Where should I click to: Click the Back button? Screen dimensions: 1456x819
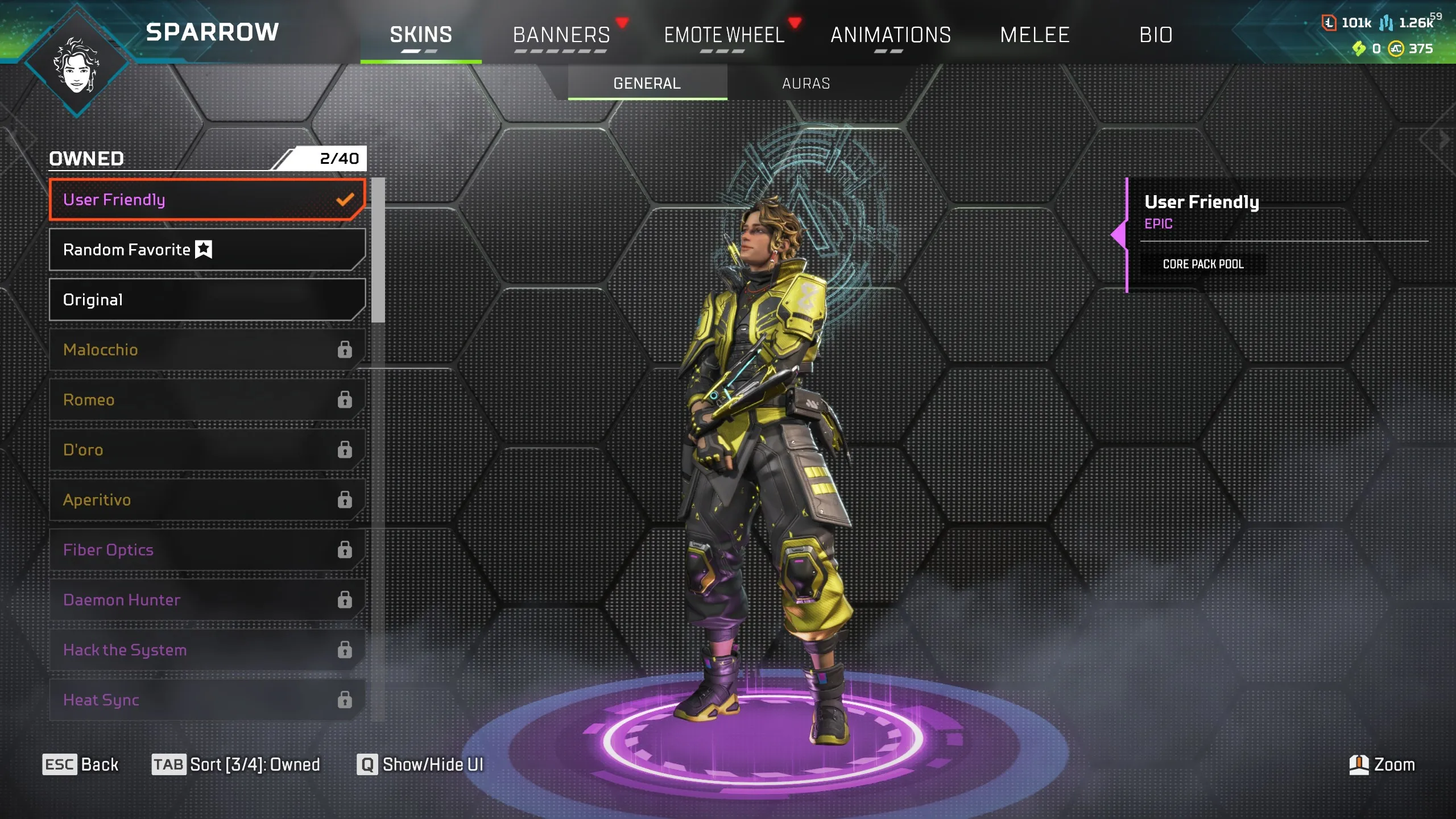click(82, 765)
